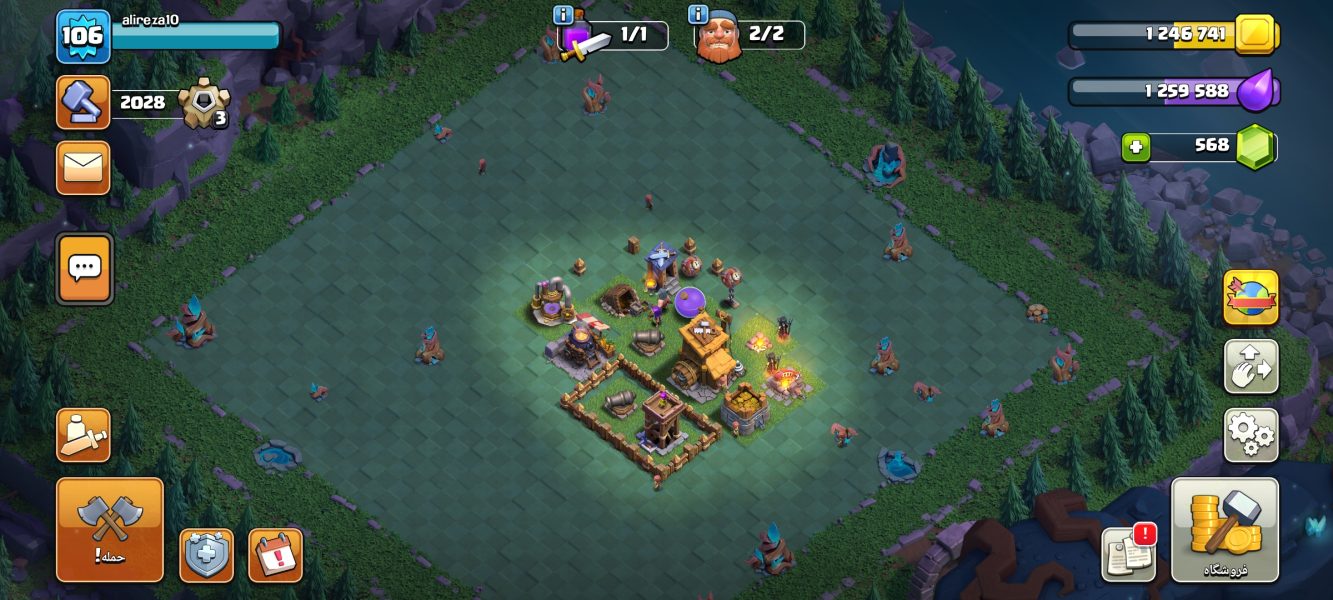1333x600 pixels.
Task: Start an attack with the crossed axes button
Action: pyautogui.click(x=109, y=529)
